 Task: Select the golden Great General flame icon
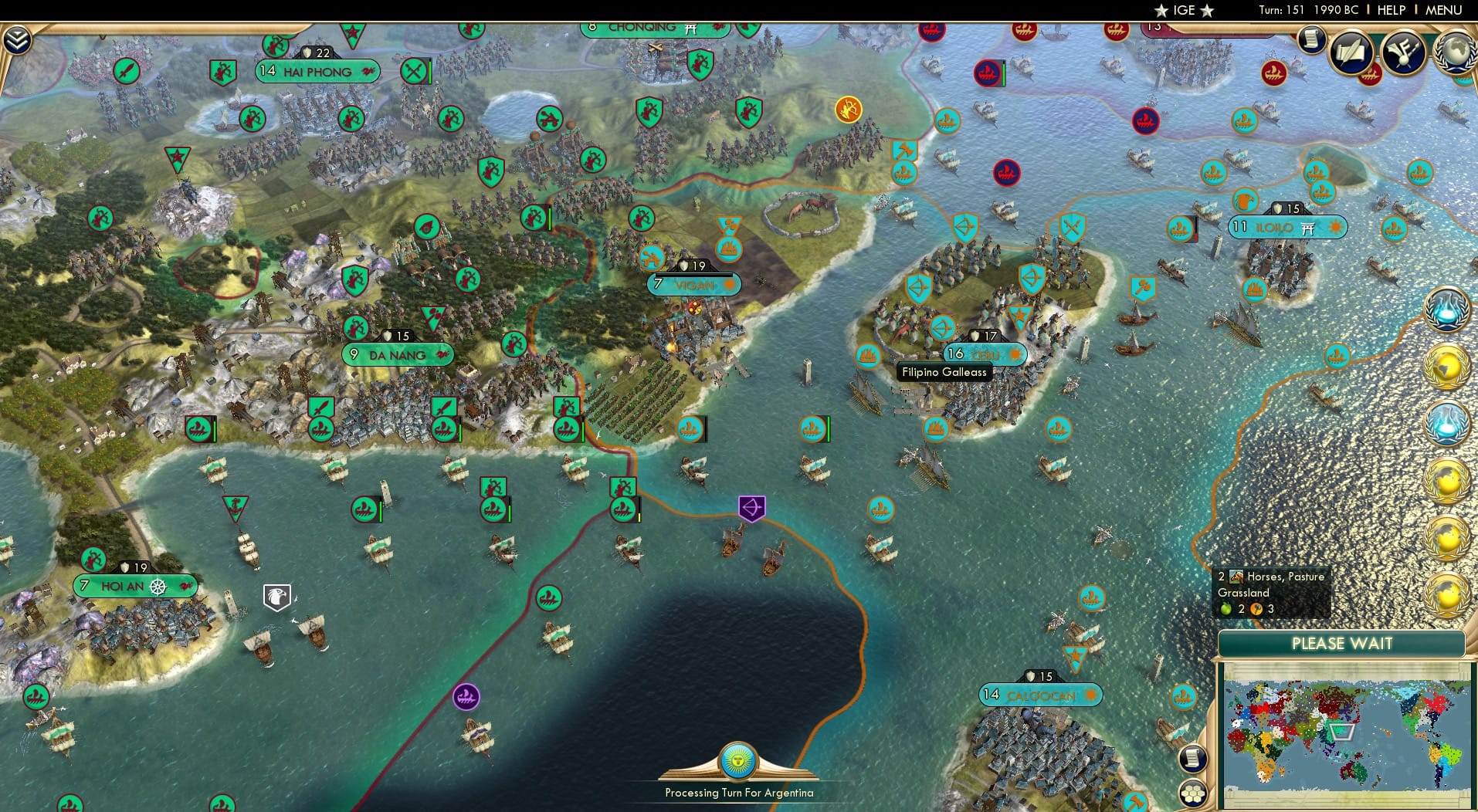pyautogui.click(x=848, y=110)
